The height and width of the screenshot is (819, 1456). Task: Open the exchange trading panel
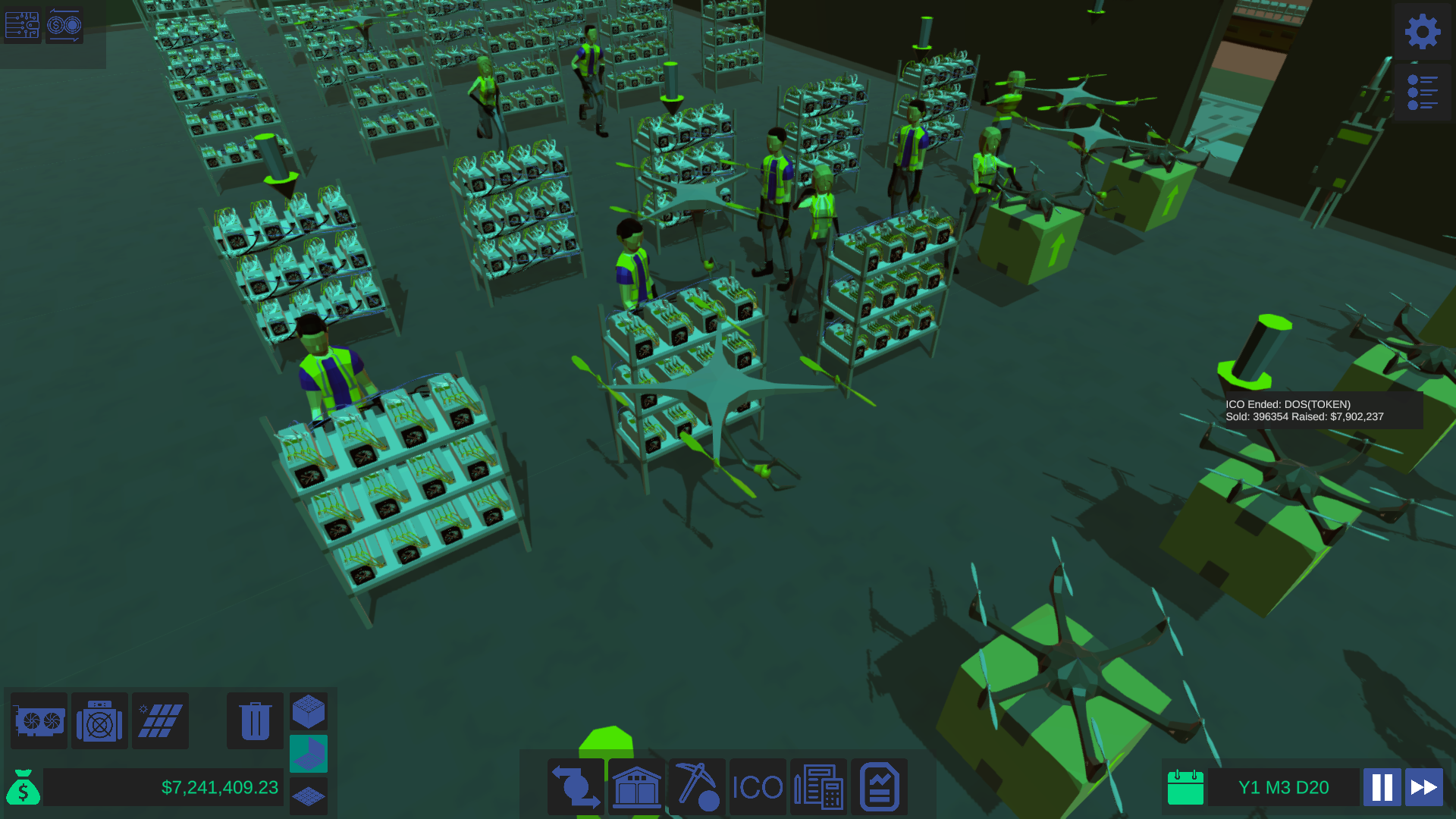(576, 786)
